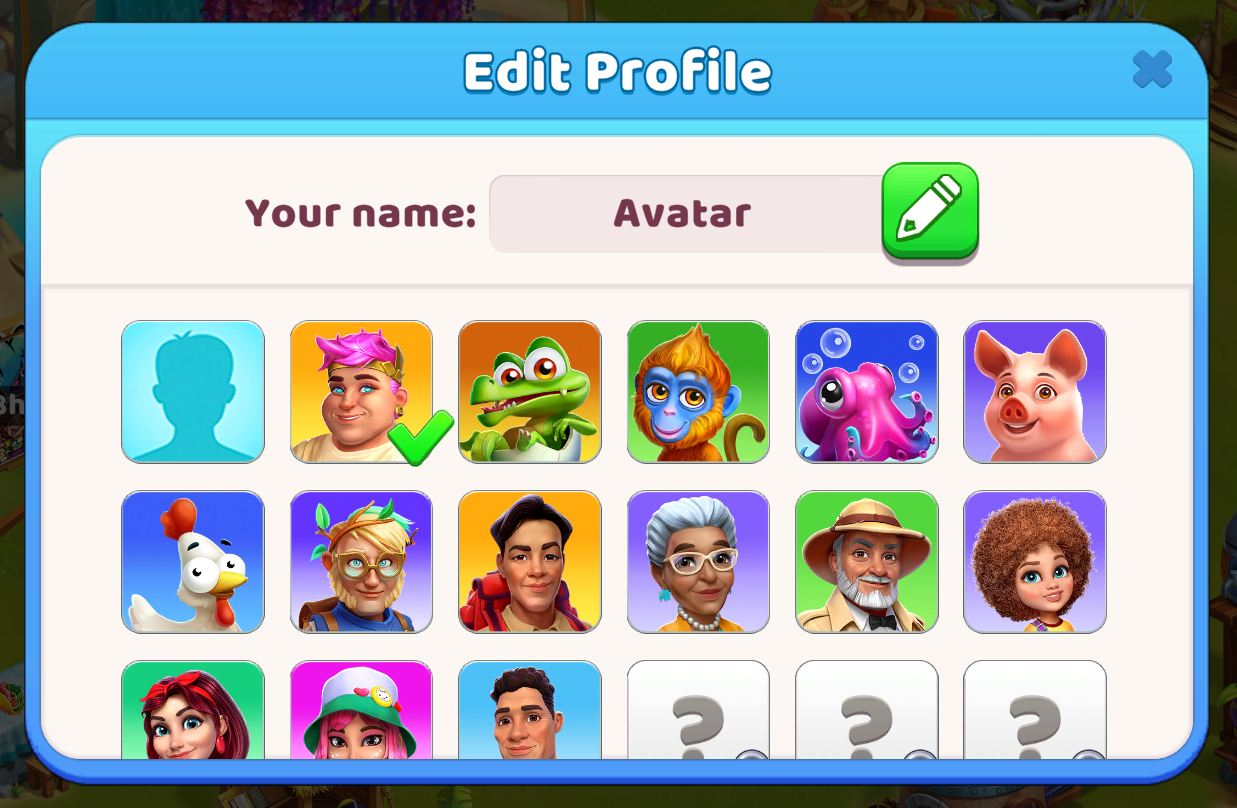Choose the gray-haired grandmother avatar
The height and width of the screenshot is (808, 1237).
coord(698,562)
